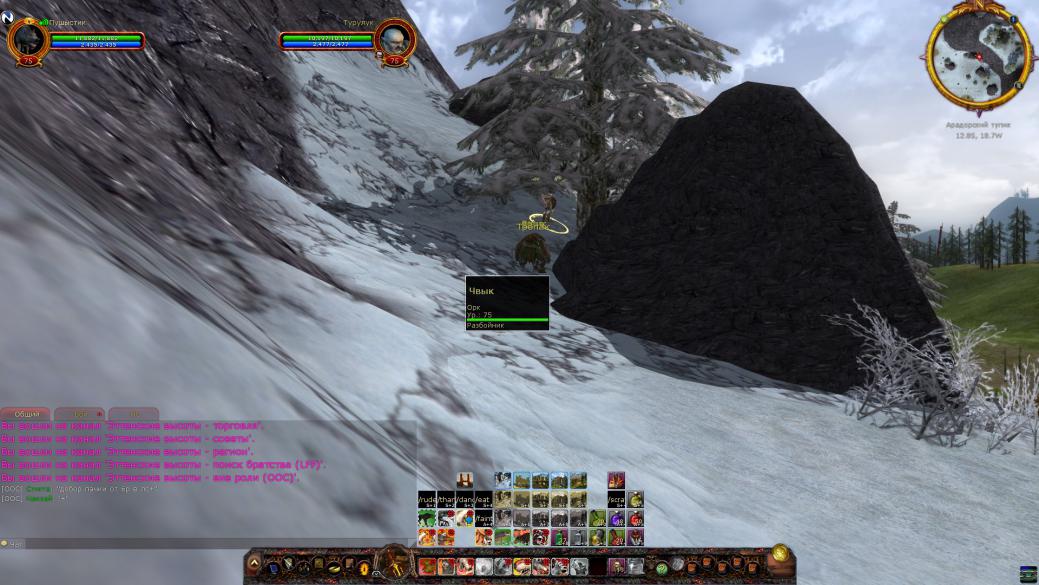The height and width of the screenshot is (585, 1039).
Task: Click the twin towers icon above quickslots
Action: pyautogui.click(x=465, y=480)
